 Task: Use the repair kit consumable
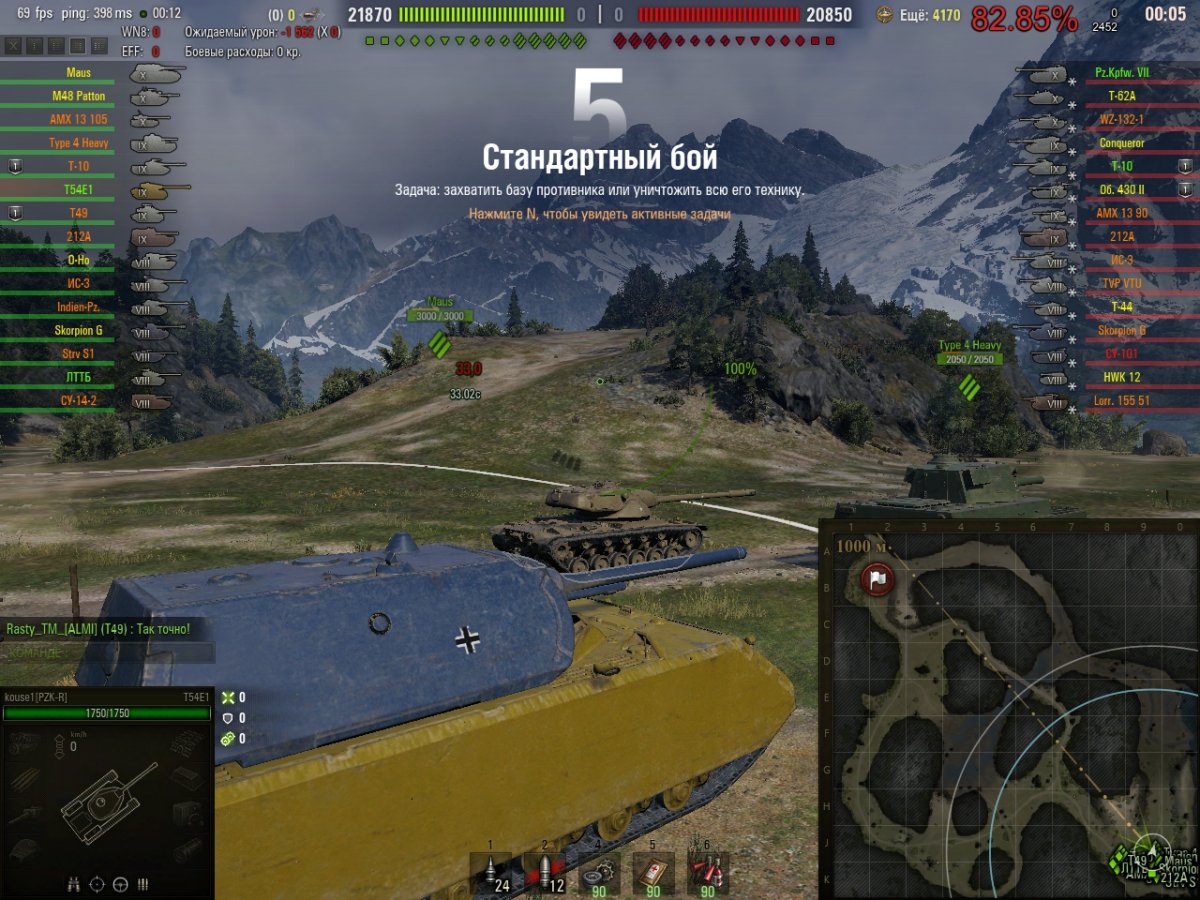(599, 873)
